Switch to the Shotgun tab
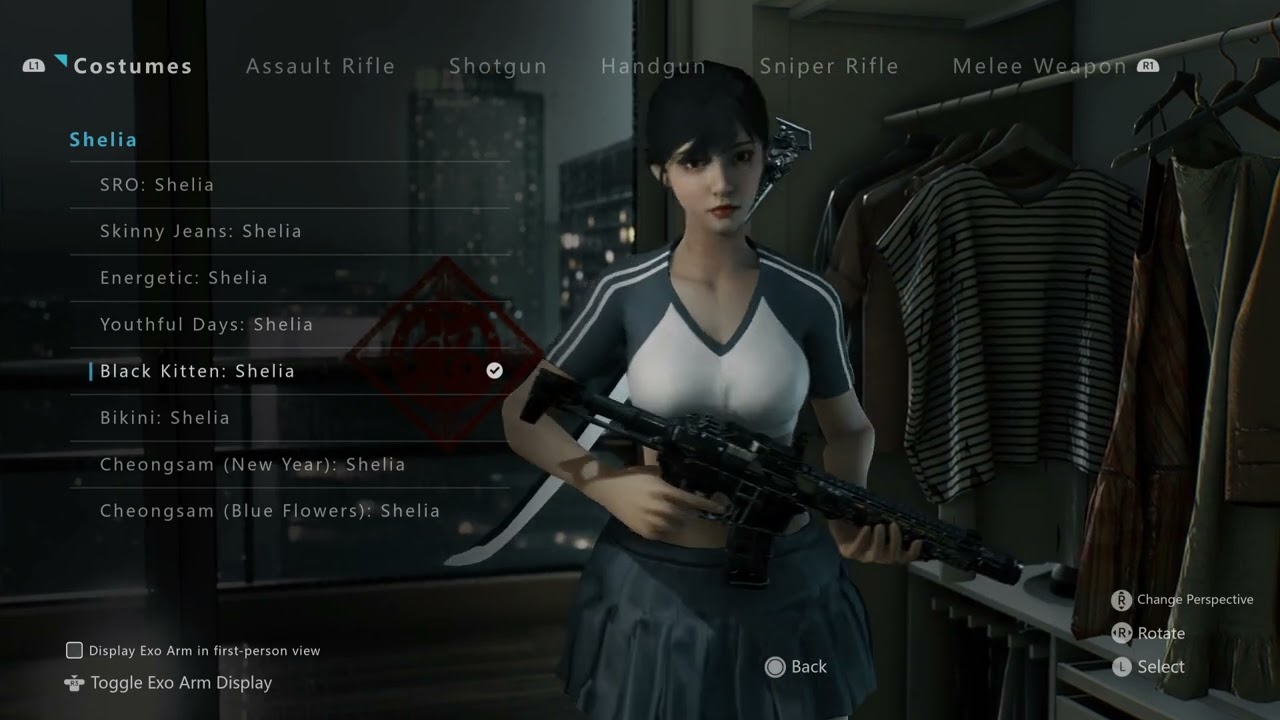 pos(497,66)
